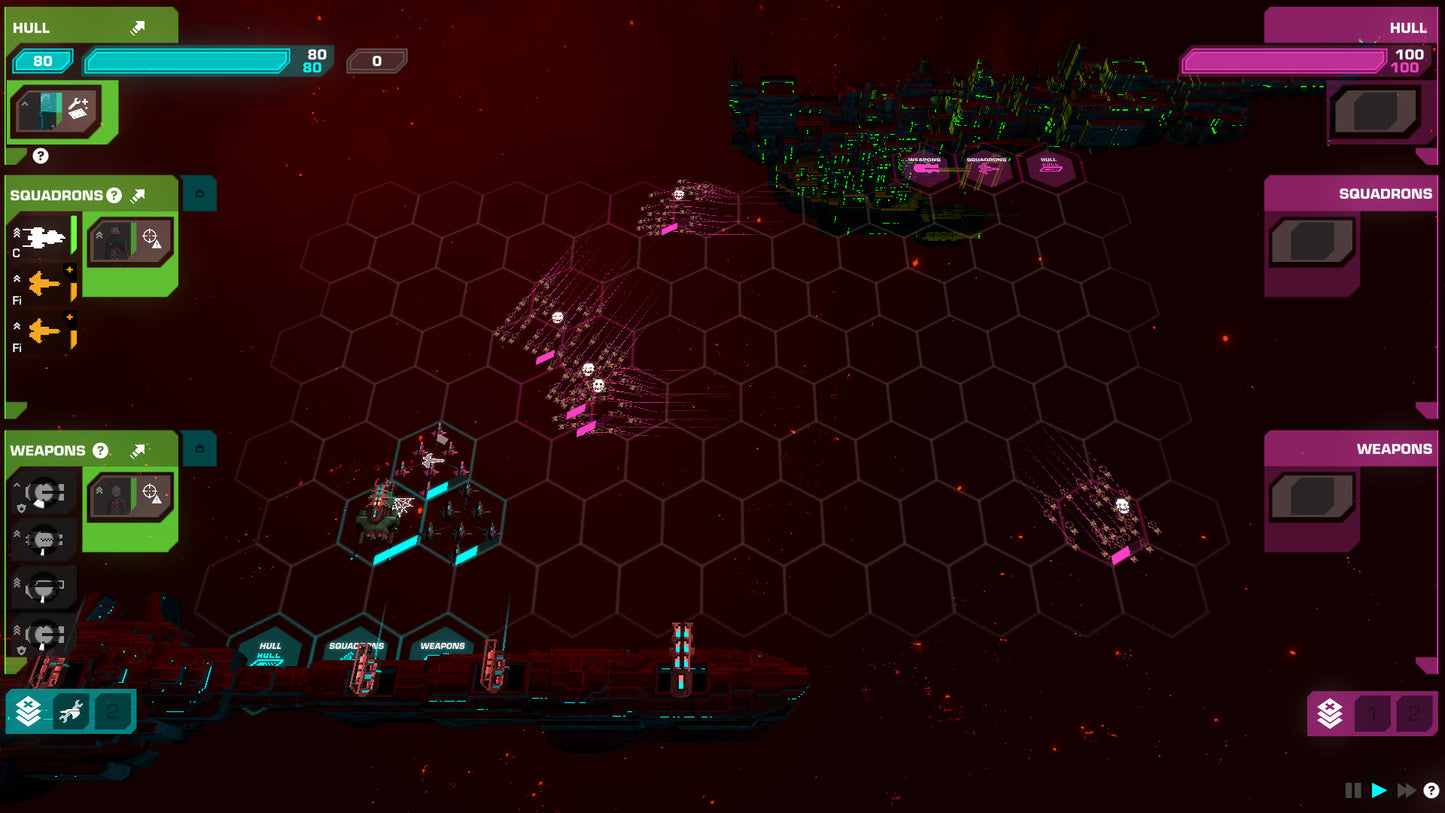Show help for the Weapons panel
The width and height of the screenshot is (1445, 813).
tap(100, 451)
